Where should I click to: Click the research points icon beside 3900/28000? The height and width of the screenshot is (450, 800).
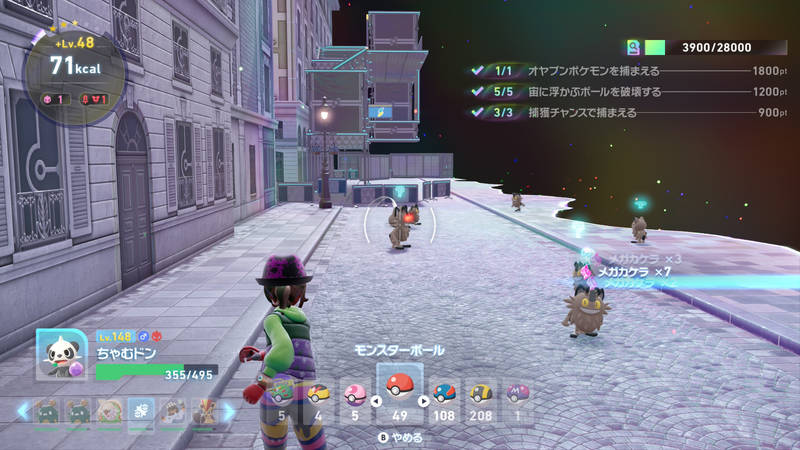(633, 47)
